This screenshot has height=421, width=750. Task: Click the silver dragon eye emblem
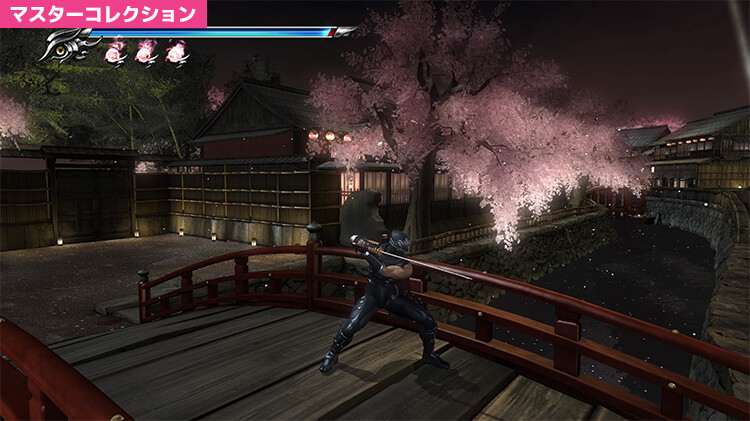coord(68,47)
